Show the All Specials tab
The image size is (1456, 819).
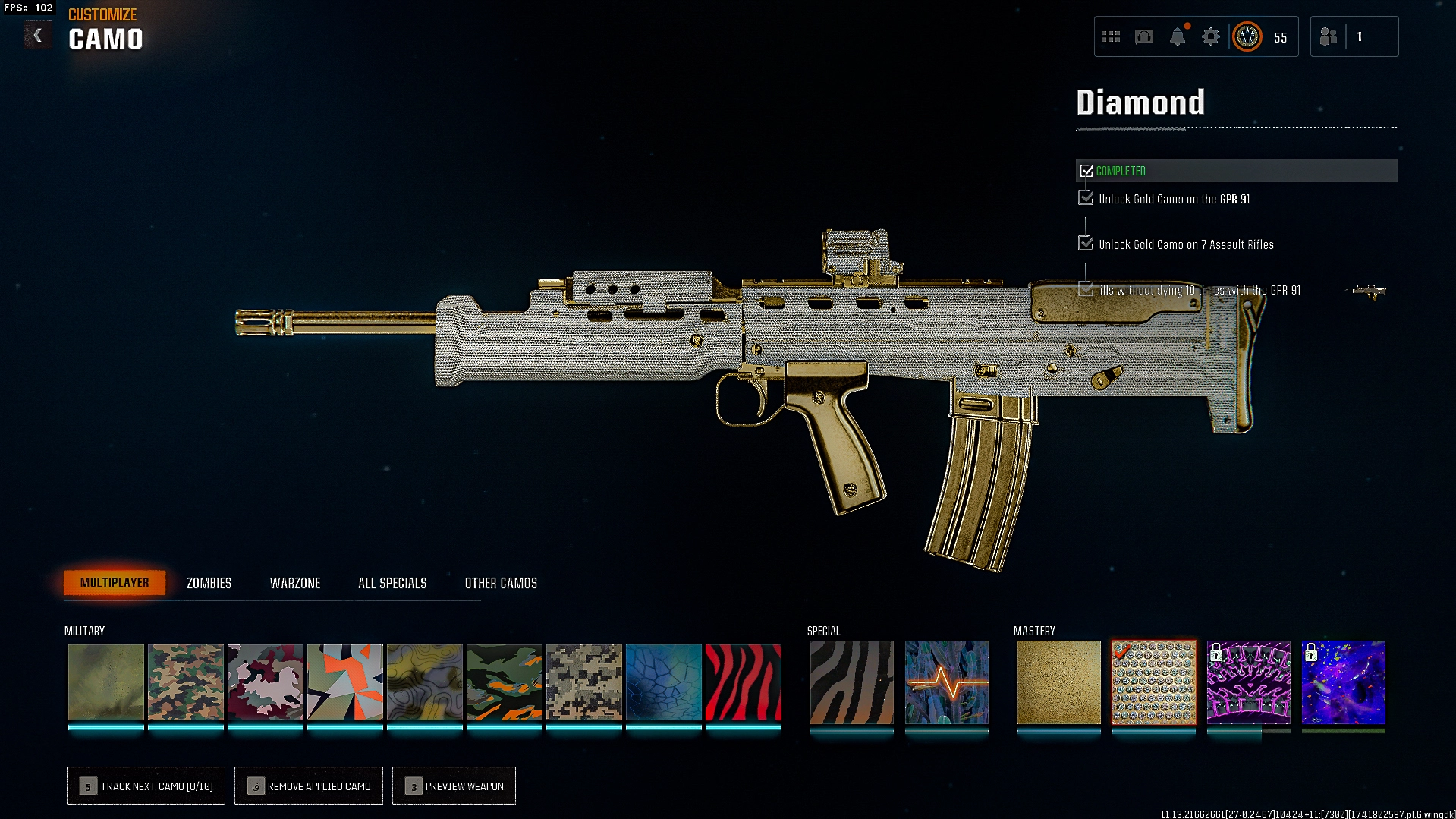pos(392,583)
